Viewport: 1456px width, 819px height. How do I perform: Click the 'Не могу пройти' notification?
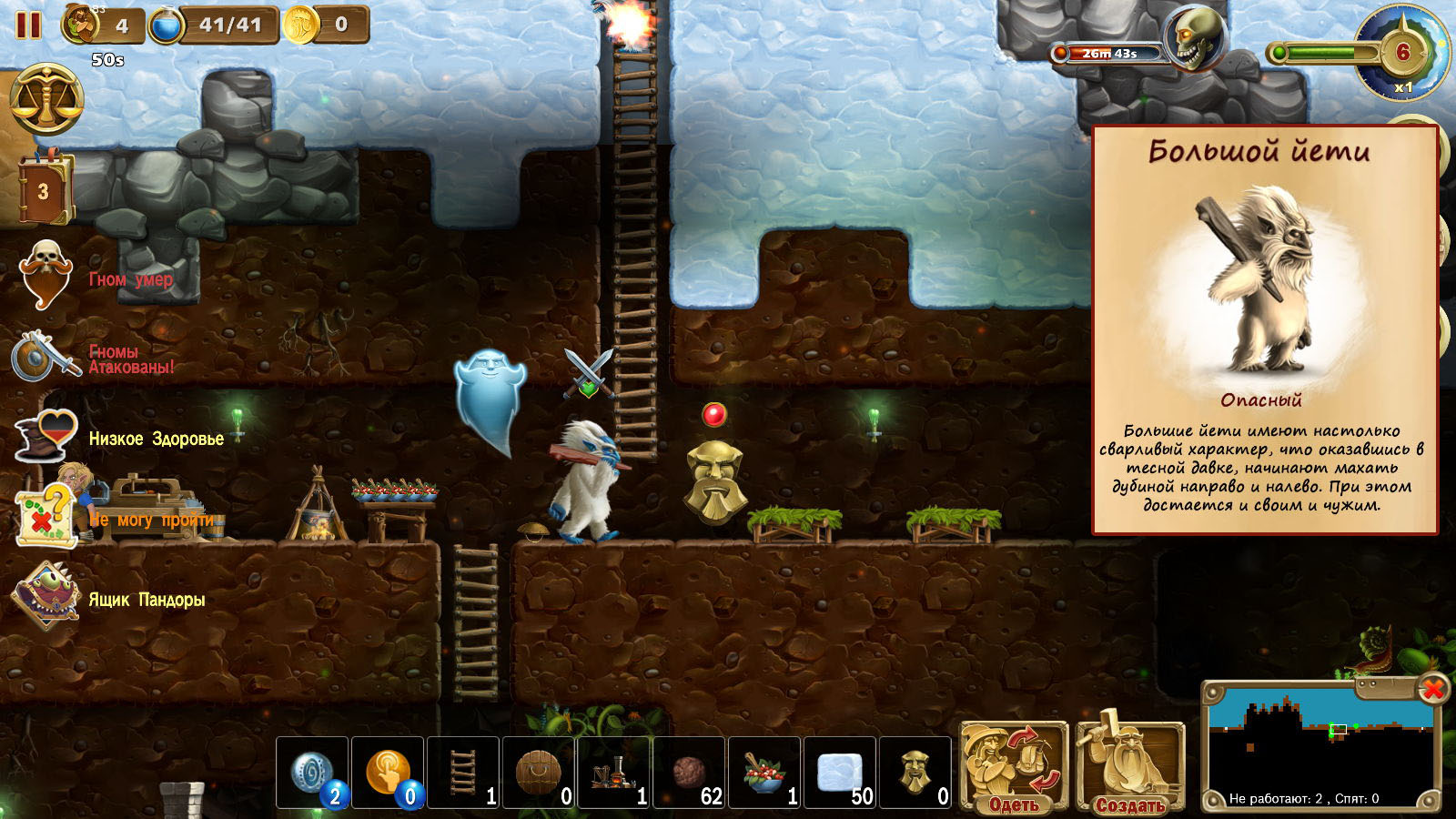coord(151,520)
